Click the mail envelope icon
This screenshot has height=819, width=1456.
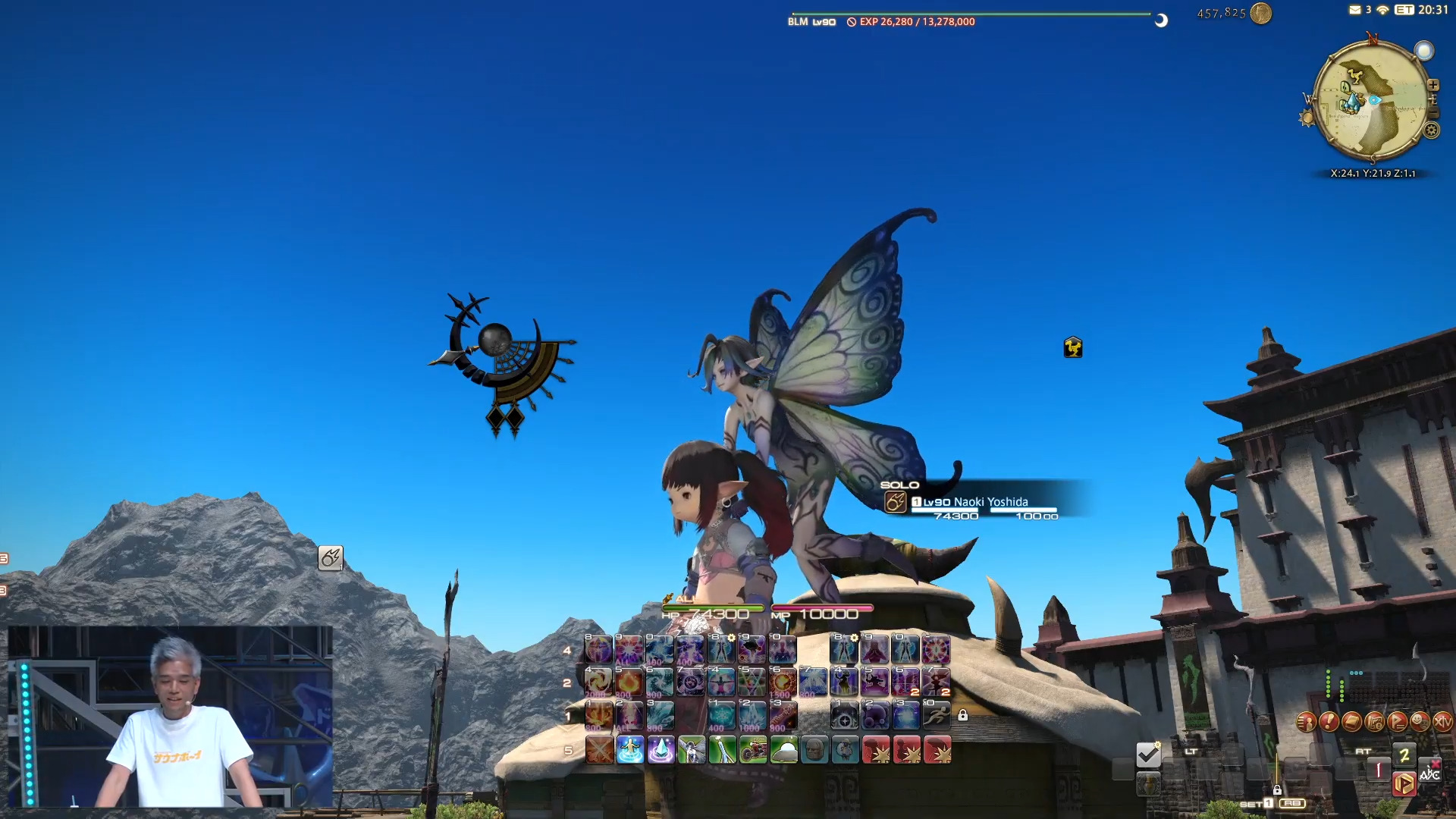(1354, 10)
